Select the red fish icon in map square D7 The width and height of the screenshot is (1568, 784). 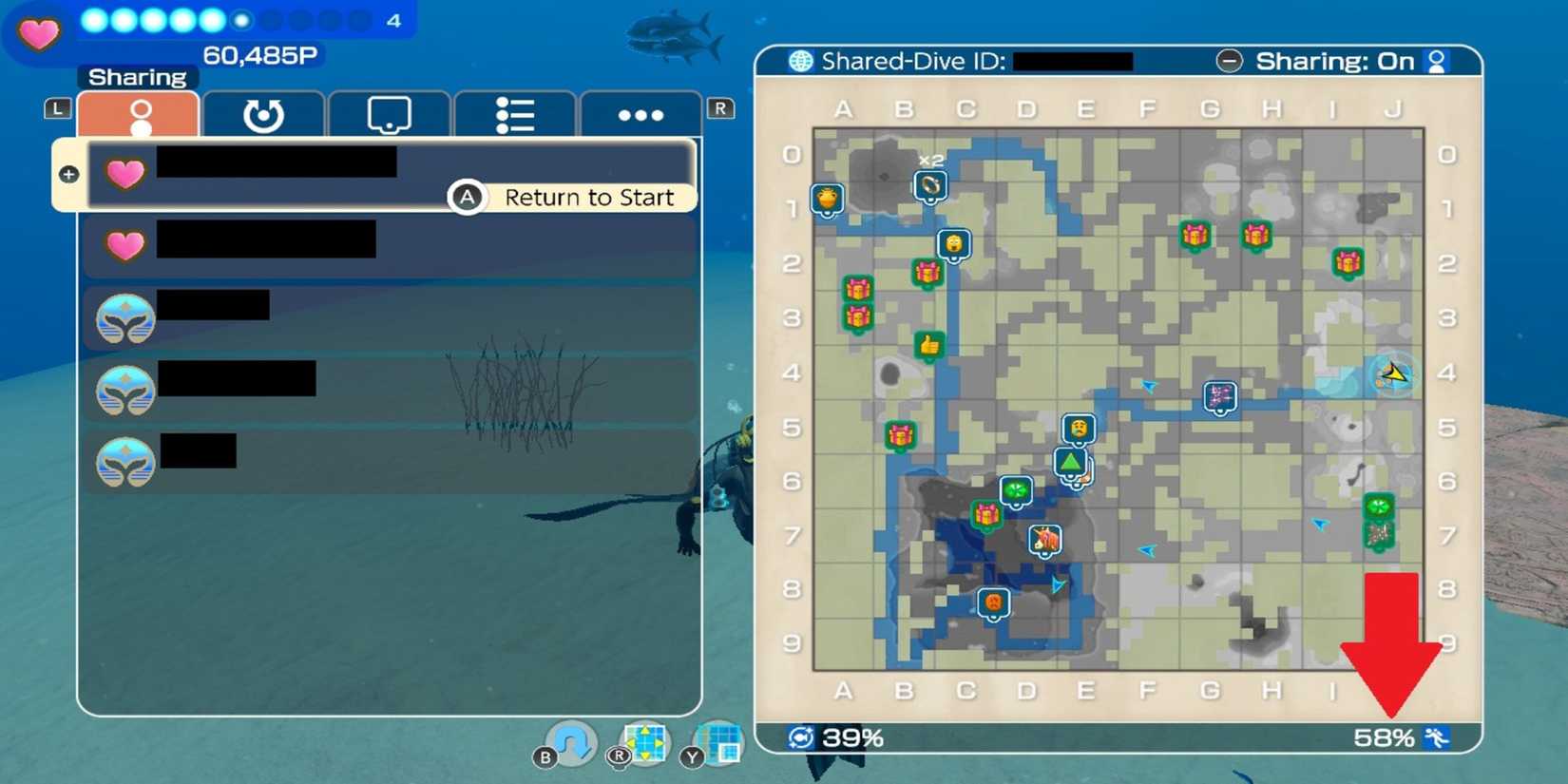pos(1043,539)
